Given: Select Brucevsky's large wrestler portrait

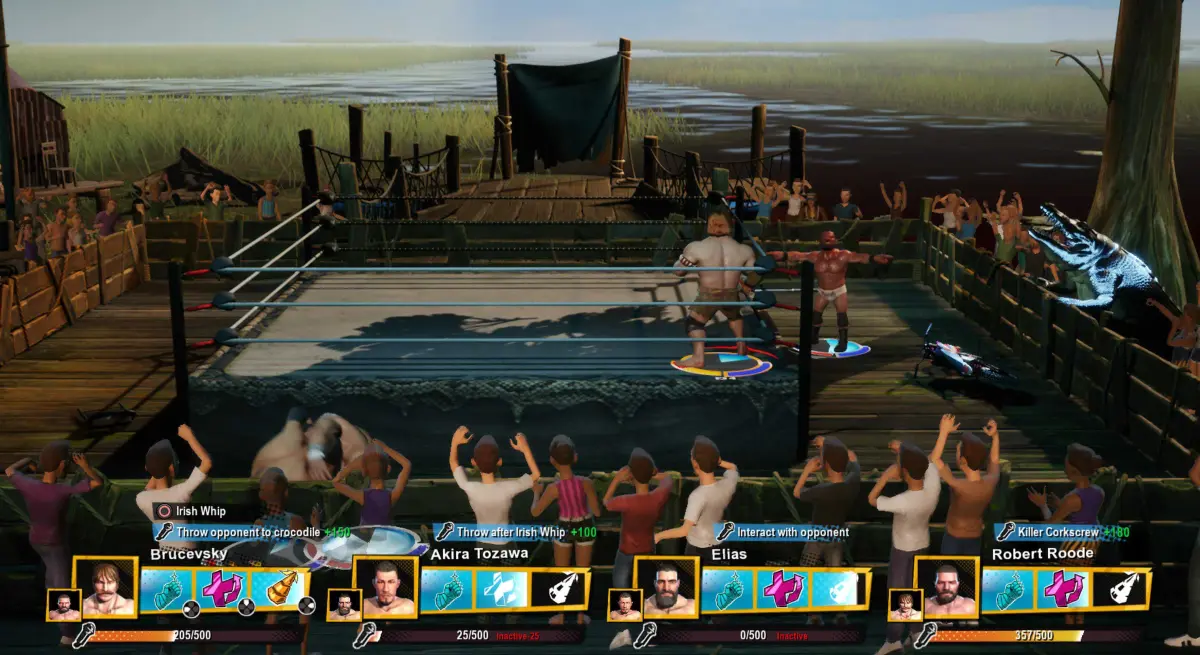Looking at the screenshot, I should click(106, 588).
